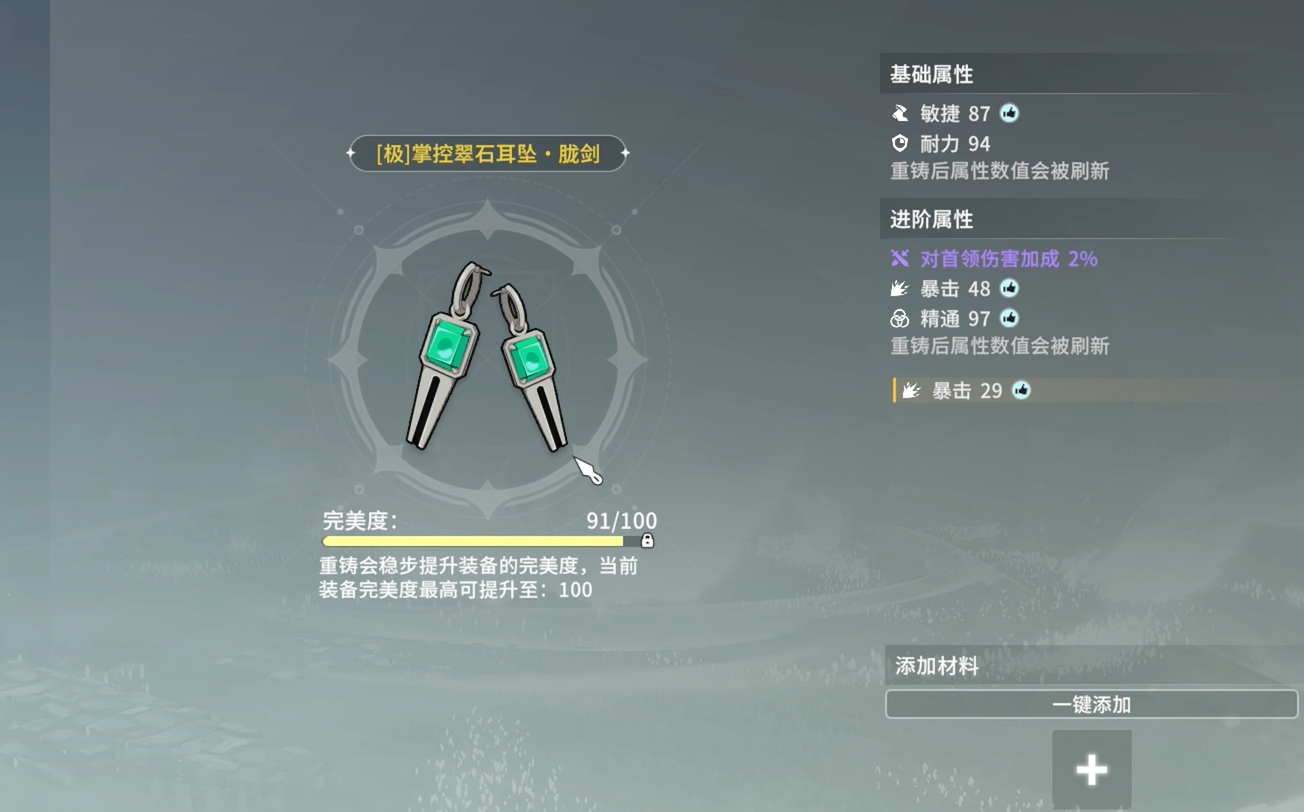This screenshot has height=812, width=1304.
Task: Toggle the lock on the 完美度 bar
Action: click(650, 540)
